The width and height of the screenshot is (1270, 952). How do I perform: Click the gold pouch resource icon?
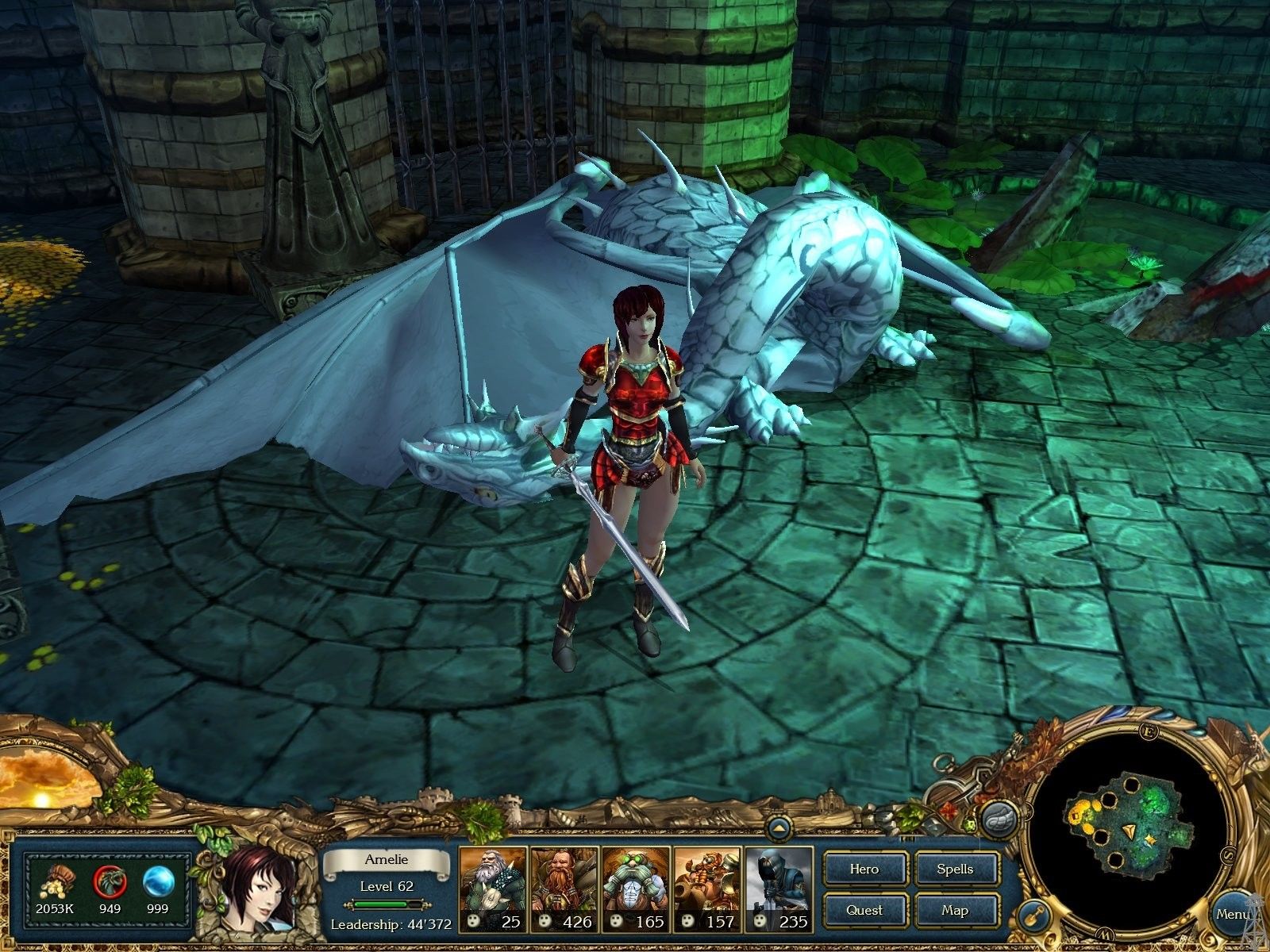click(54, 881)
